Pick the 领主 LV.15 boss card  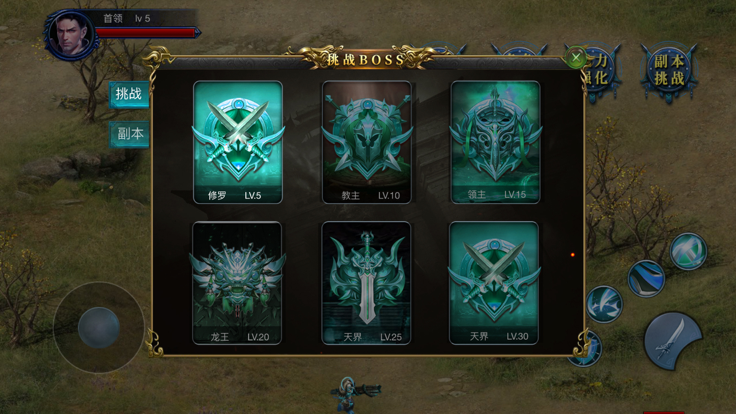[495, 143]
